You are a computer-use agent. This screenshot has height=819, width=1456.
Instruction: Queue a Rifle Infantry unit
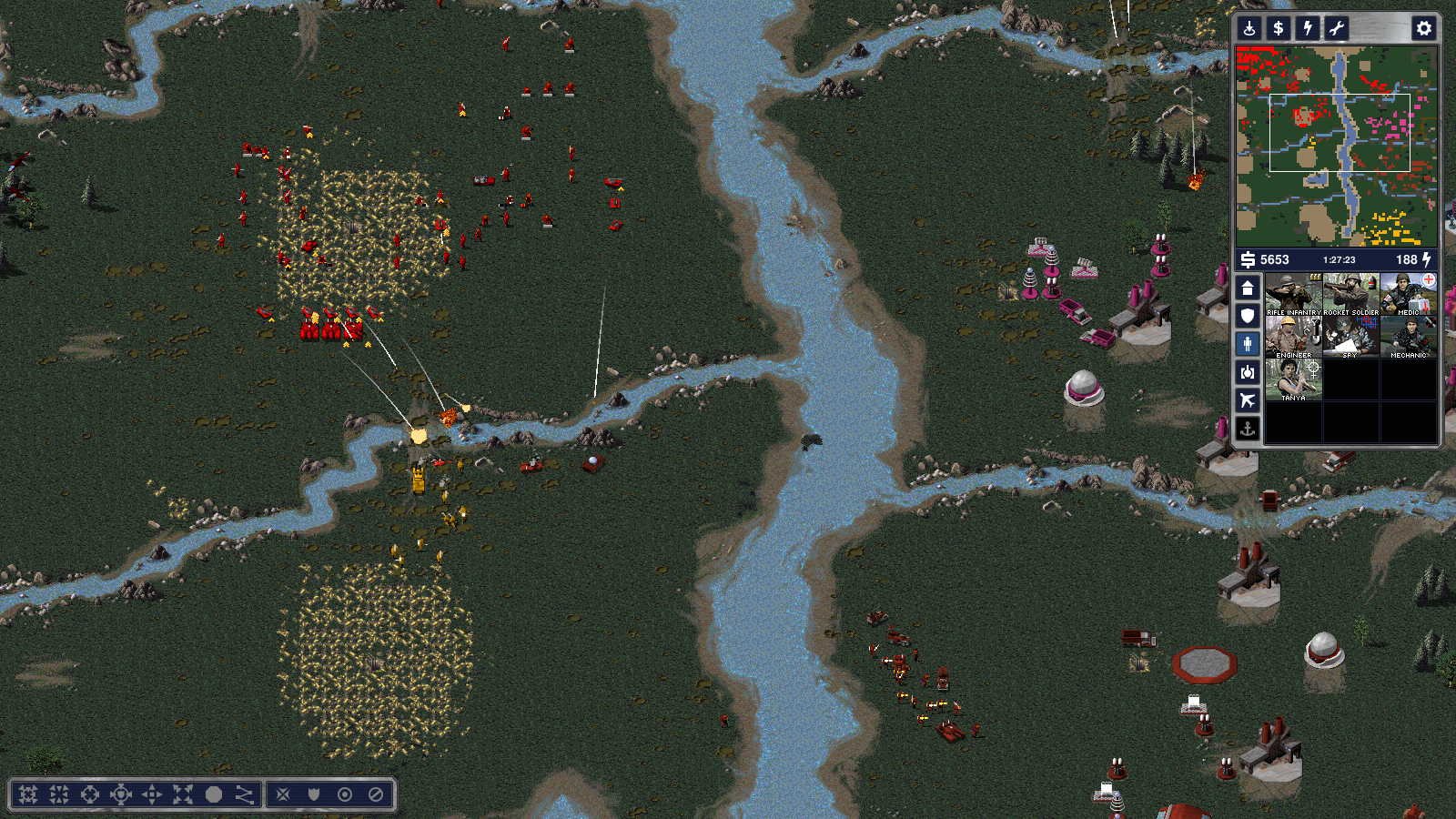[x=1293, y=294]
